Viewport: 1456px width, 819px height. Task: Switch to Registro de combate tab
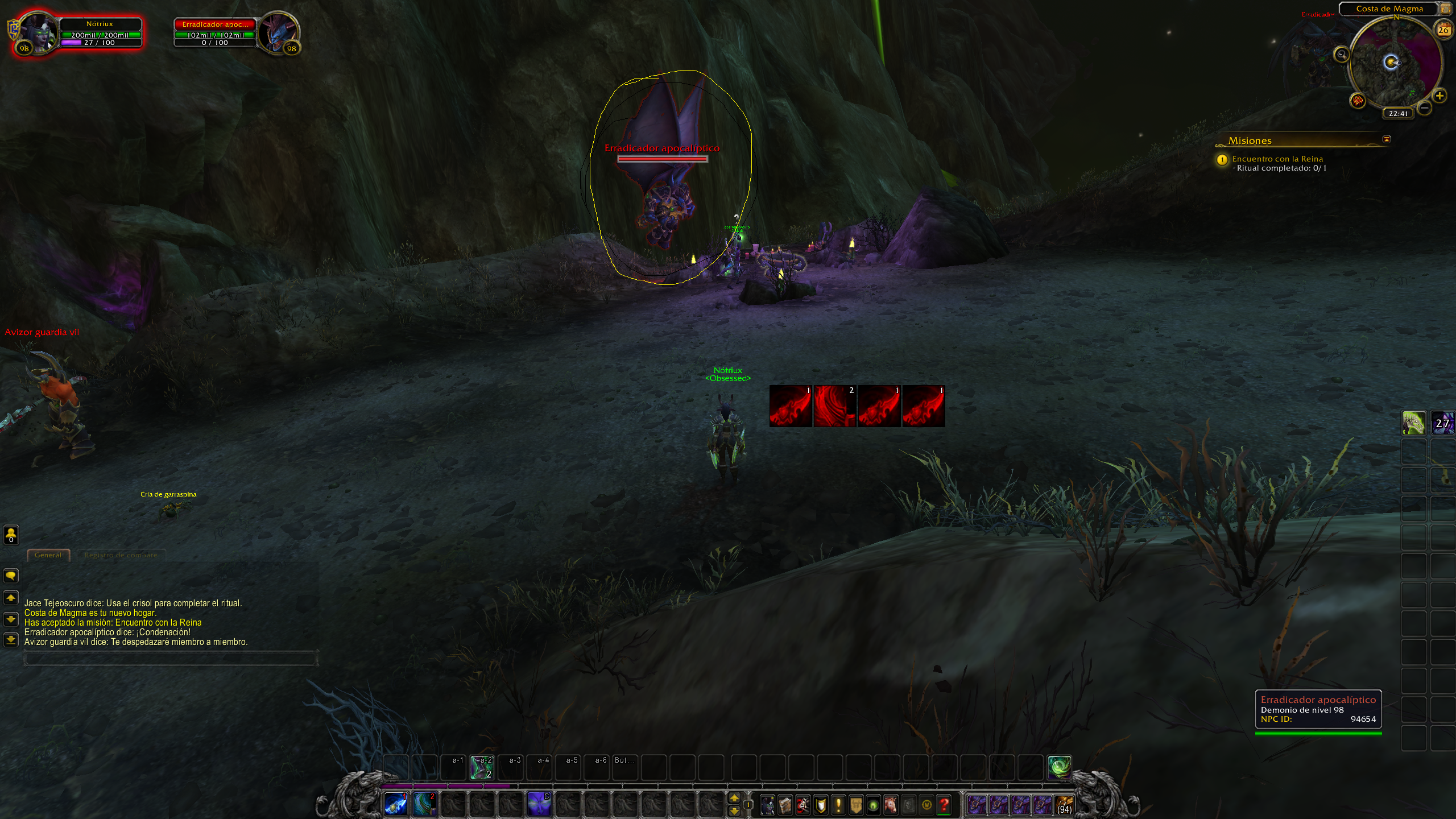pos(121,555)
